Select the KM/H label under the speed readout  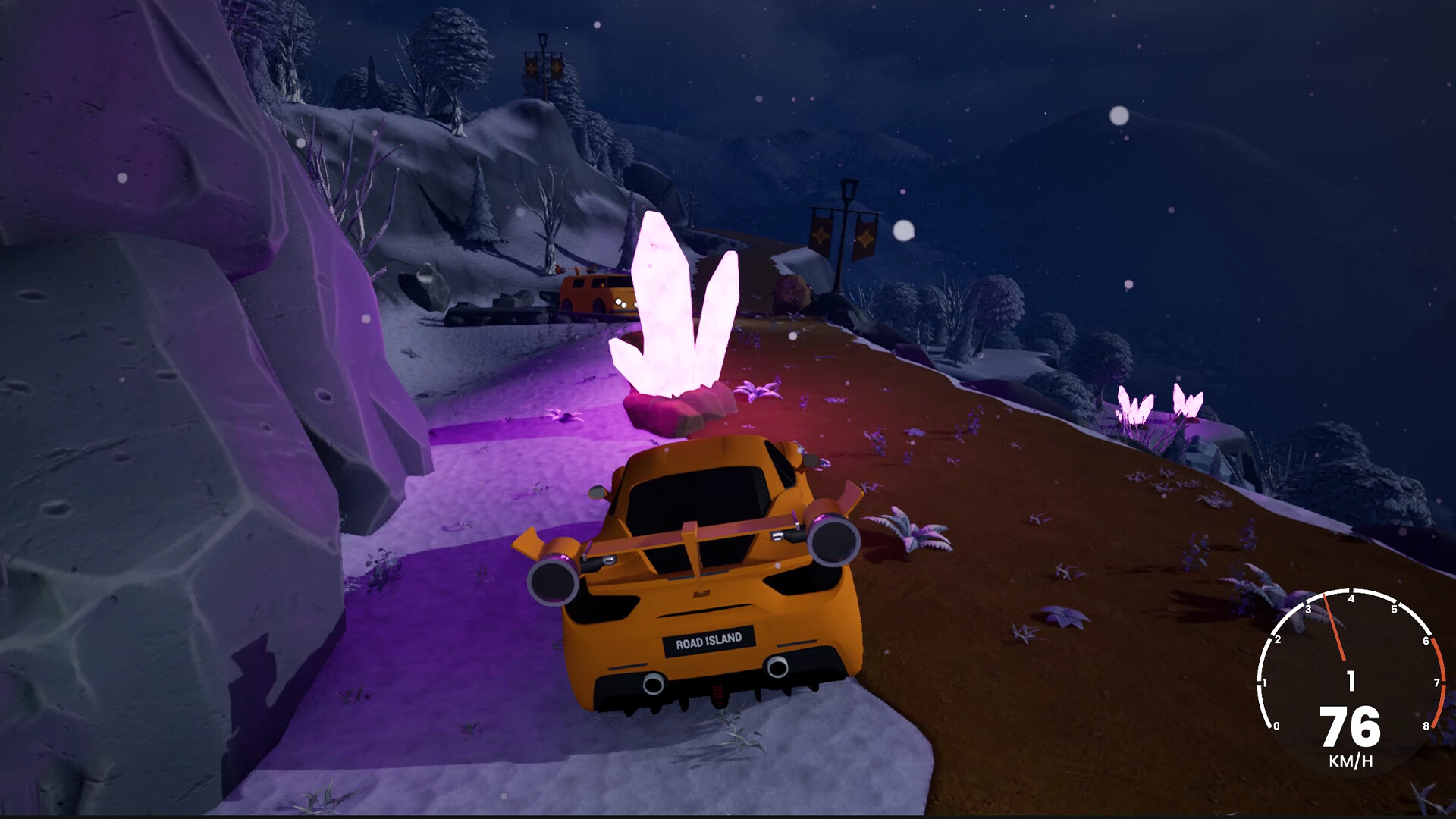(x=1351, y=759)
